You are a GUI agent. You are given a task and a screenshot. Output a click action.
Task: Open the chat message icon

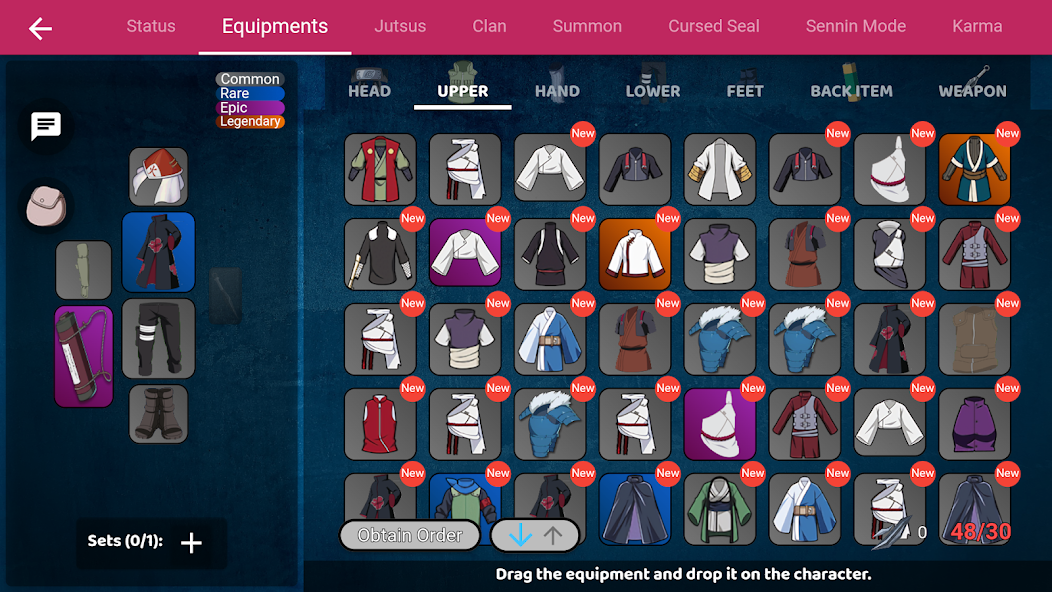(46, 127)
